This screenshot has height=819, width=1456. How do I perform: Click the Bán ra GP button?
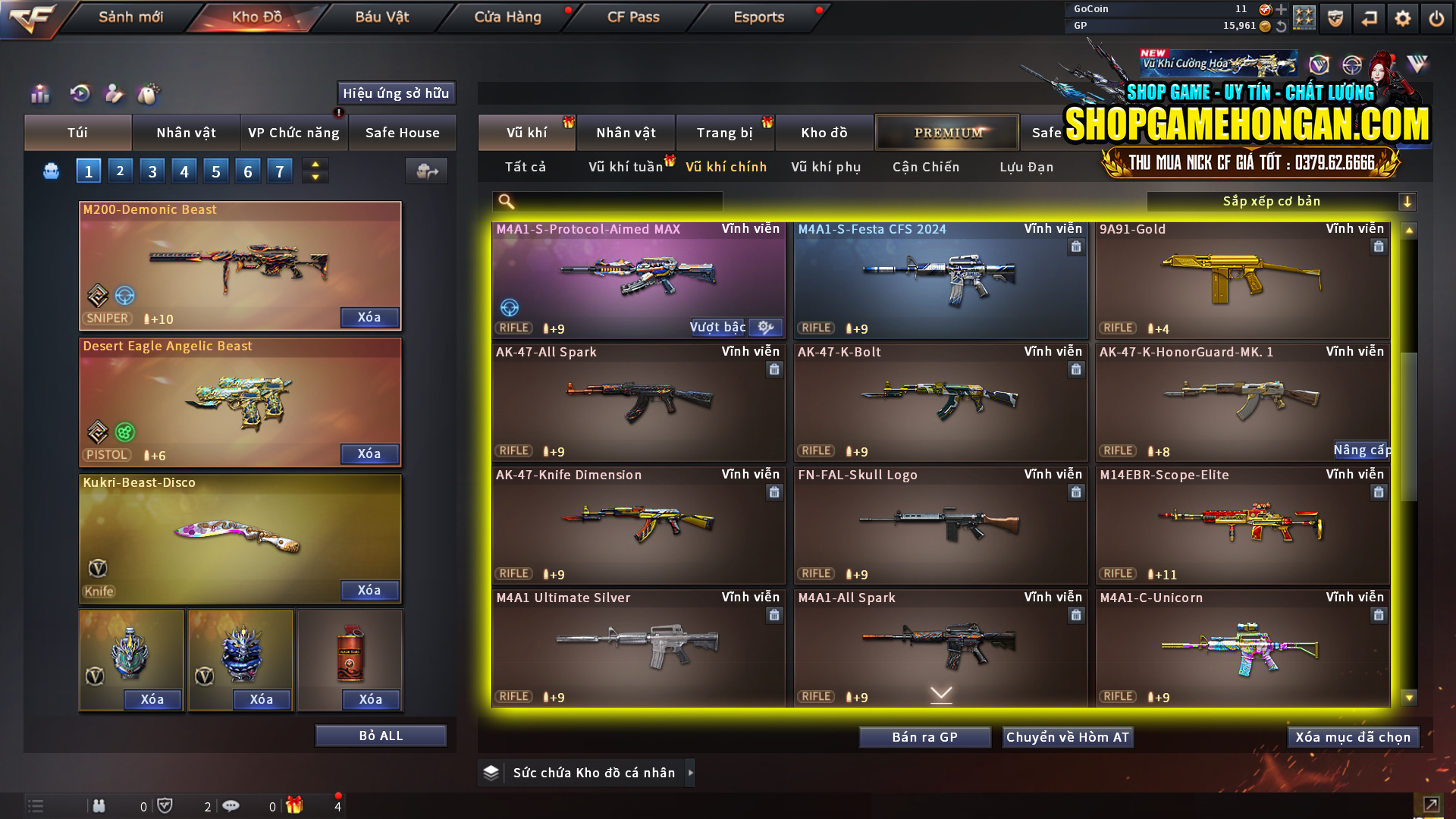click(924, 736)
